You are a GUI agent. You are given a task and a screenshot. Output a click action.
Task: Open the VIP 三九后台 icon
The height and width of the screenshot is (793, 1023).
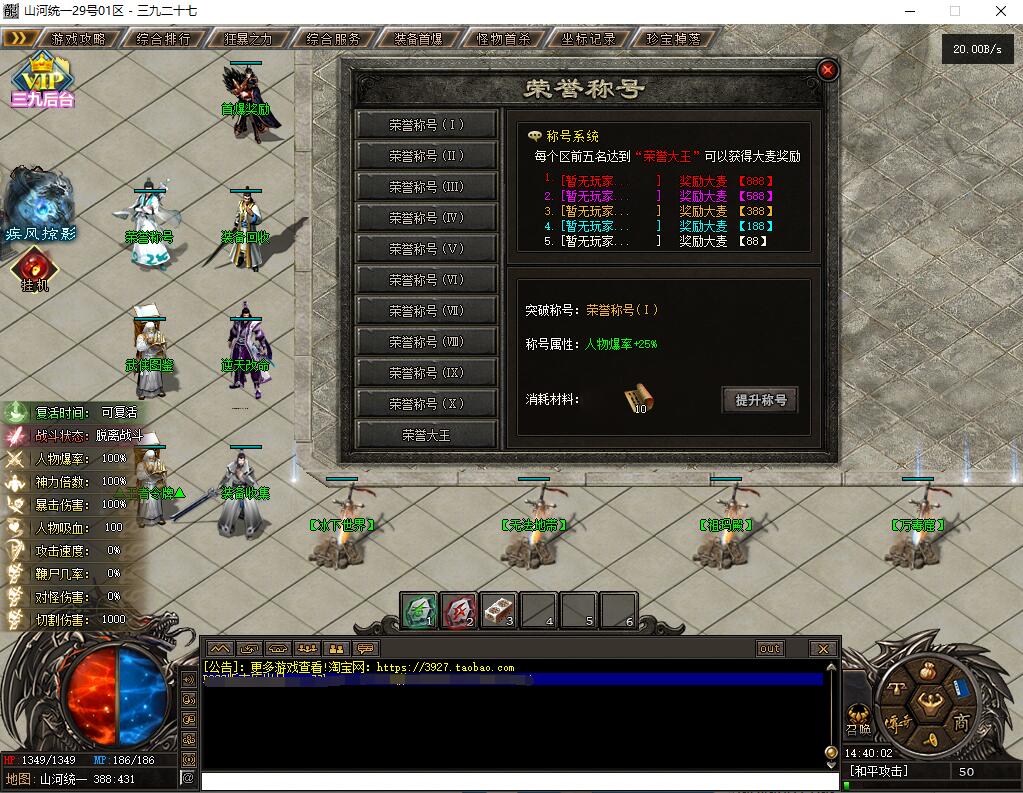42,78
